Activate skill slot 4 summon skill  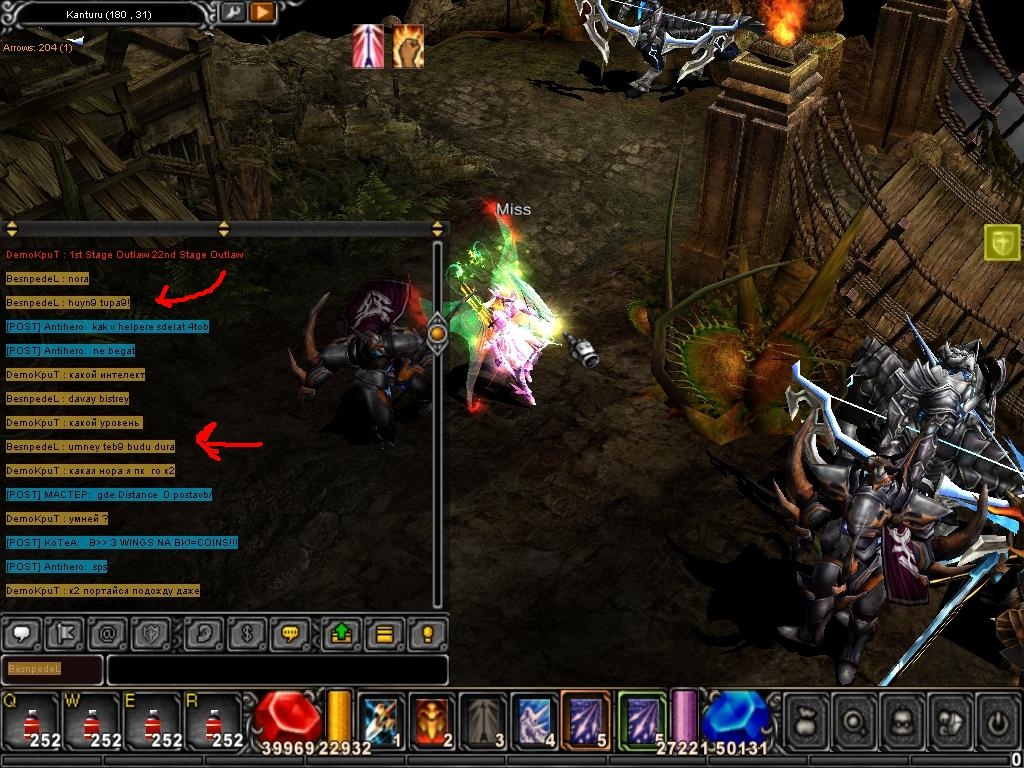(534, 721)
